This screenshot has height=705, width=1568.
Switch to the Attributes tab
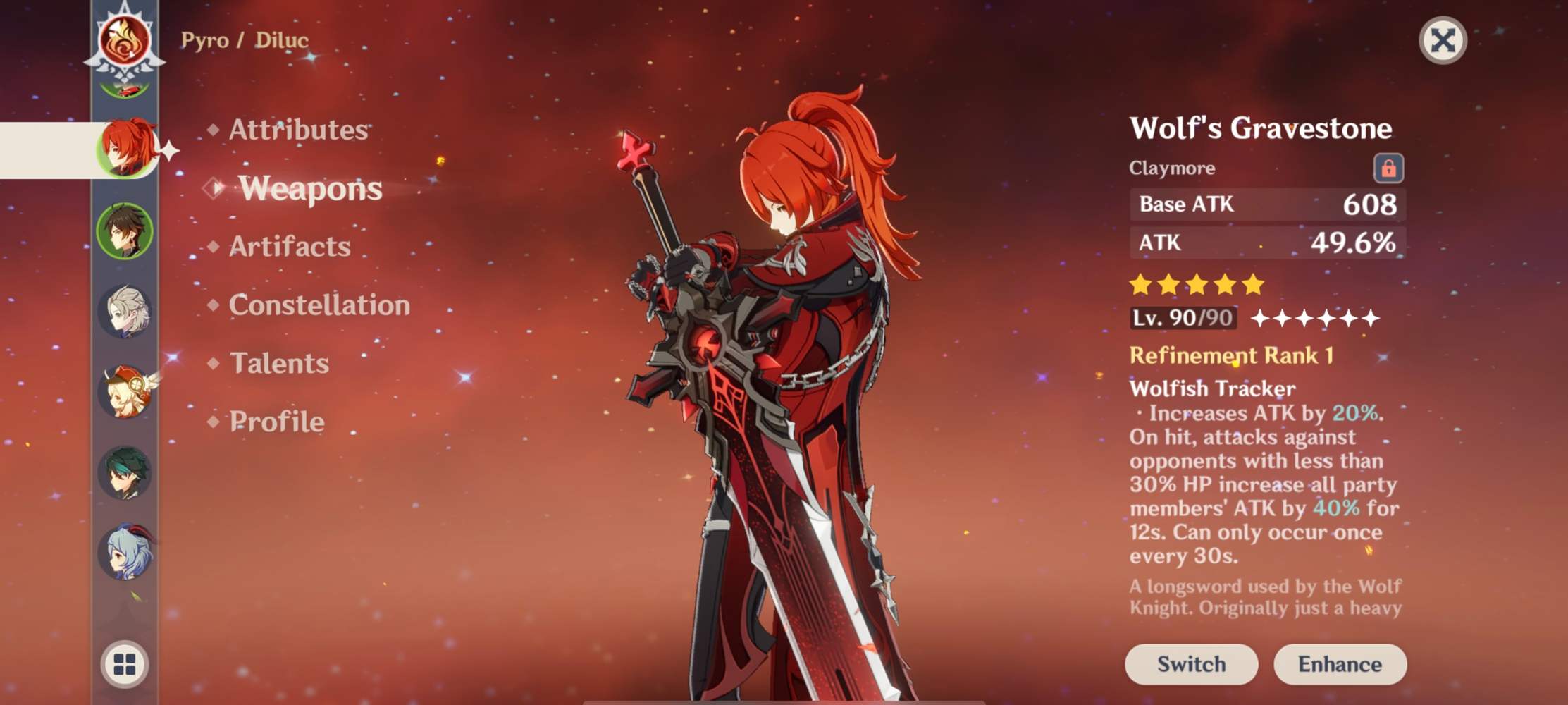tap(299, 130)
